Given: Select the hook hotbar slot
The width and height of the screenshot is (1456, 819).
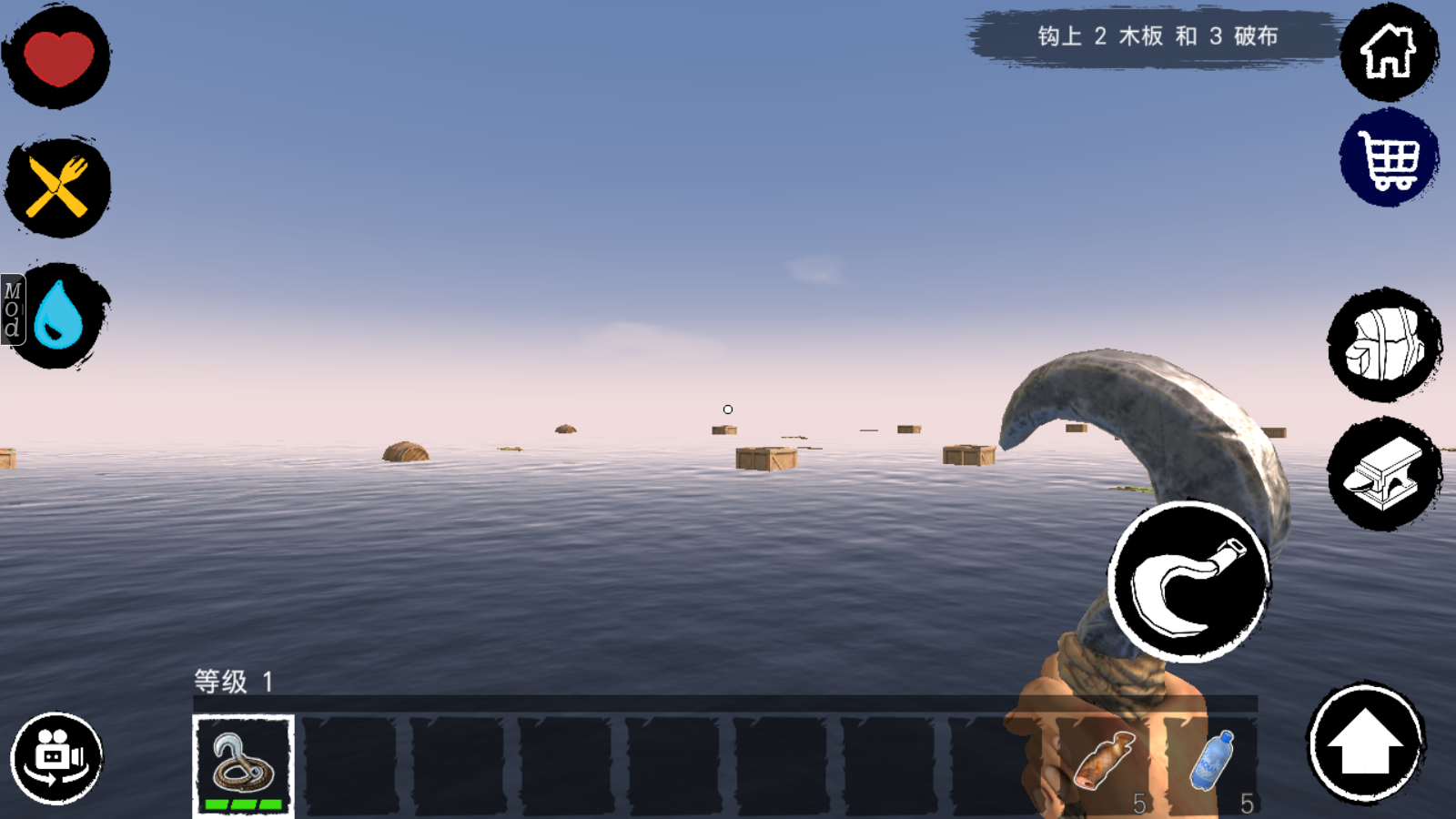Looking at the screenshot, I should [x=243, y=765].
